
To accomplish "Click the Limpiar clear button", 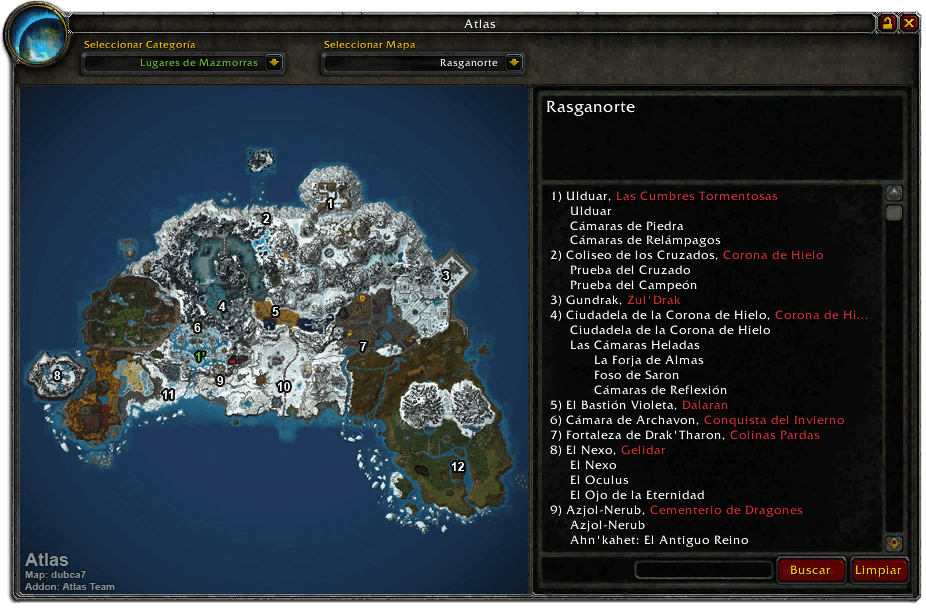I will (879, 570).
